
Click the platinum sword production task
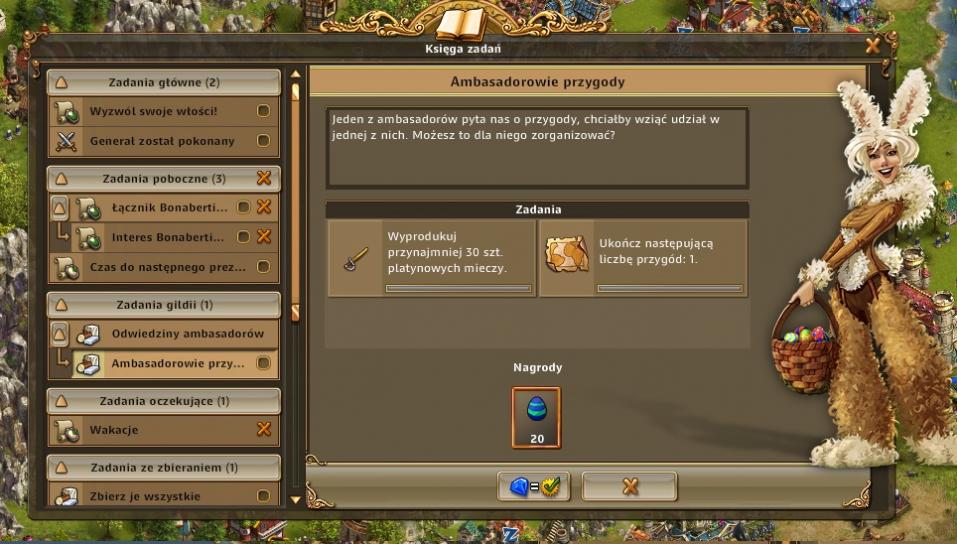point(431,259)
